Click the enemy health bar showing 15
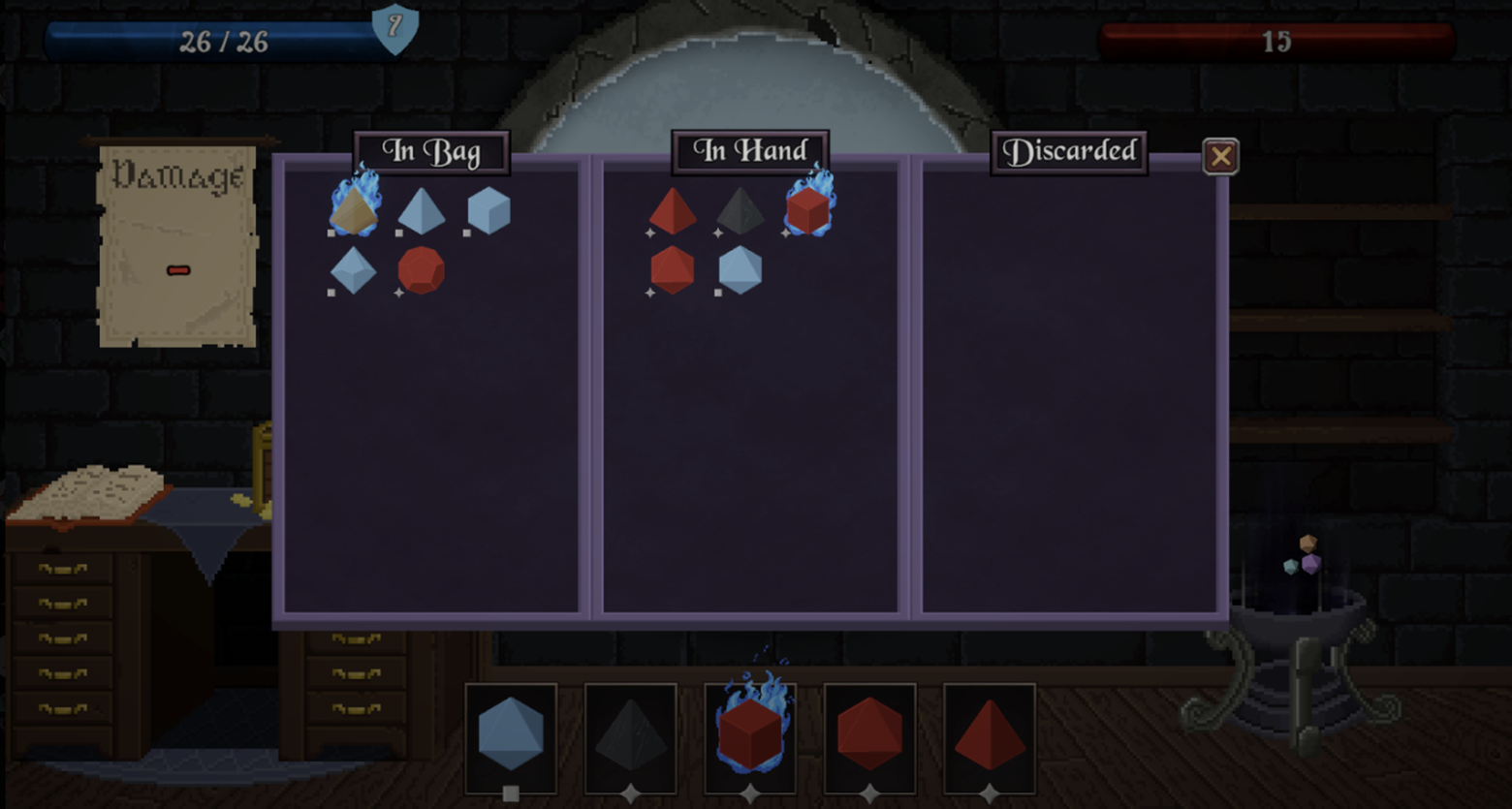Screen dimensions: 1512x809 1275,41
